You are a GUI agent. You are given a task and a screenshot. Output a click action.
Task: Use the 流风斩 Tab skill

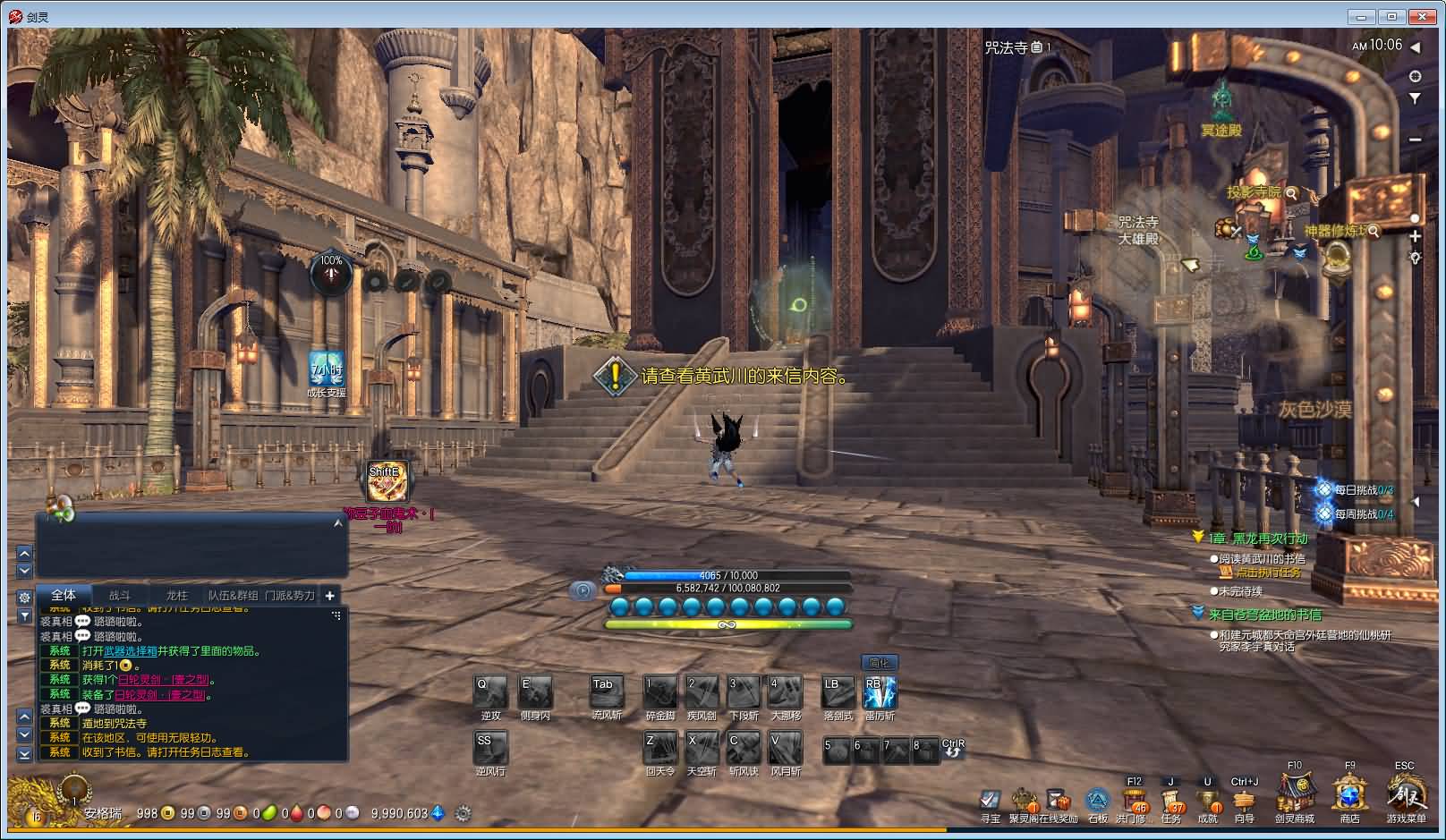pyautogui.click(x=607, y=692)
